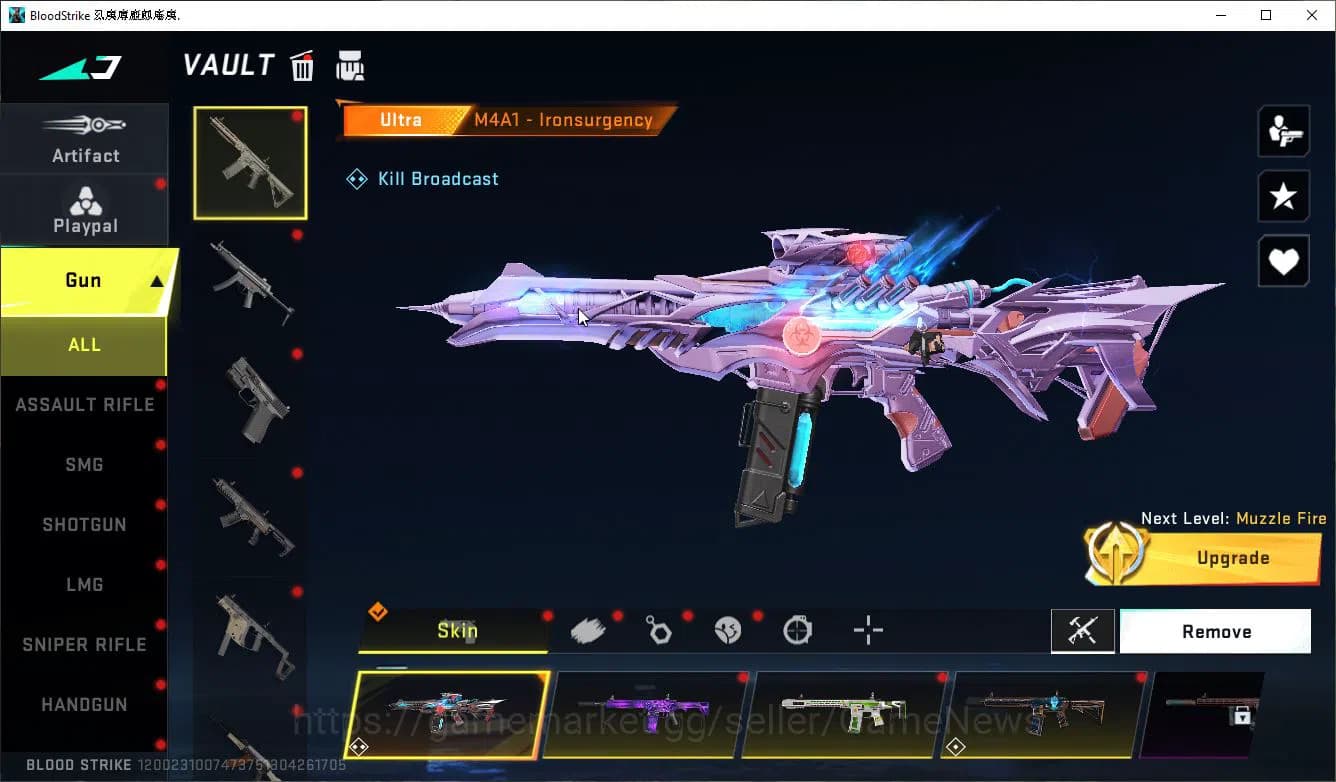Click the character pose icon on the right panel
The width and height of the screenshot is (1336, 782).
tap(1283, 130)
